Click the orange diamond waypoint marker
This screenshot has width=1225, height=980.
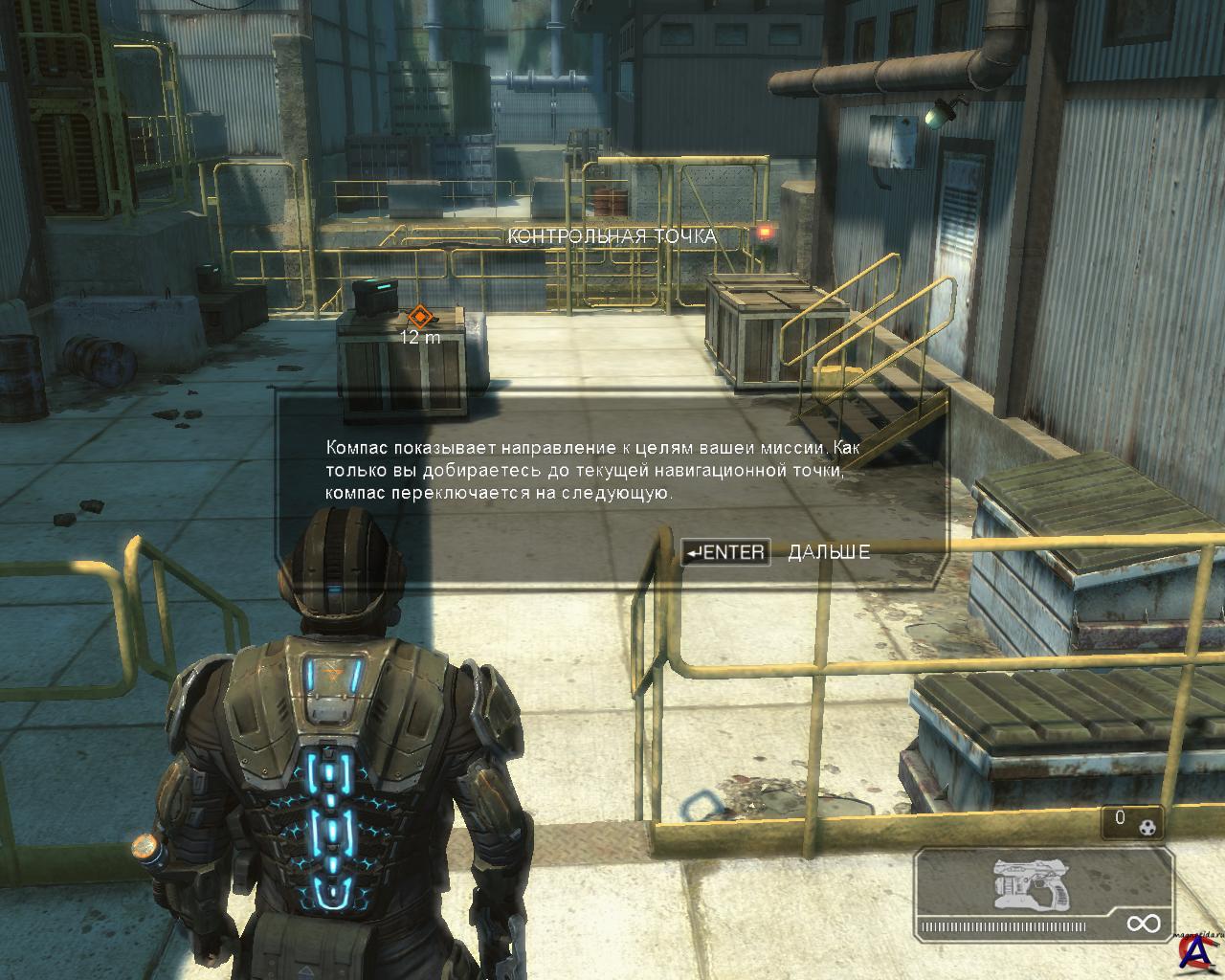click(419, 317)
